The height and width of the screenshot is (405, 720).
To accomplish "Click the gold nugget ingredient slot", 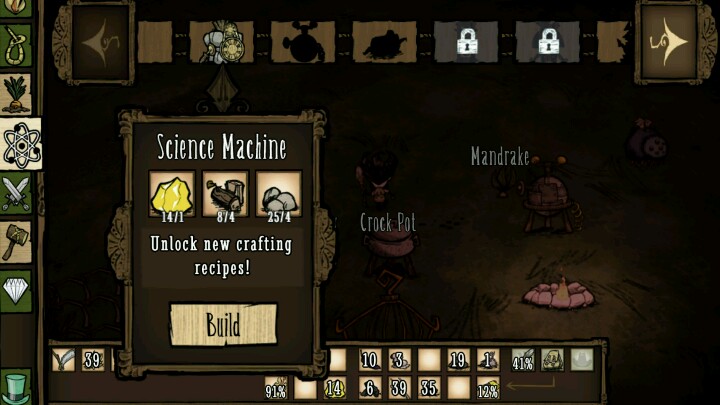I will coord(172,194).
